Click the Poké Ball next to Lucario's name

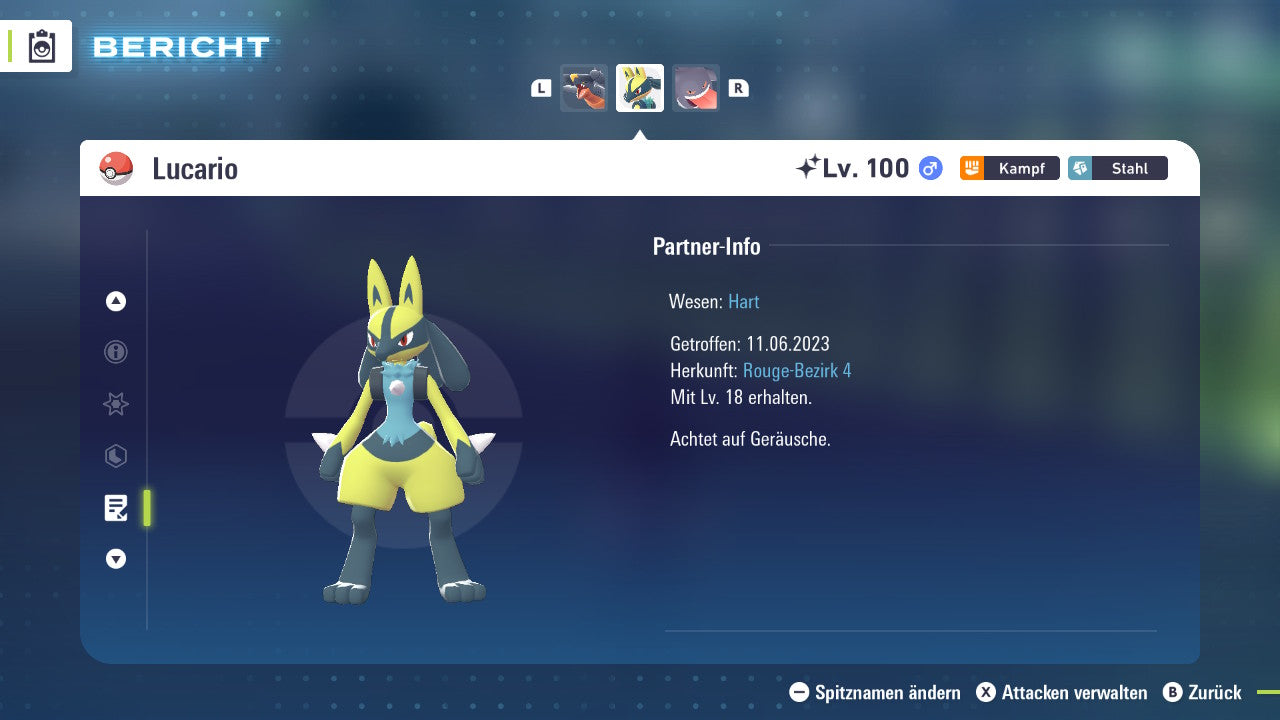(x=114, y=168)
